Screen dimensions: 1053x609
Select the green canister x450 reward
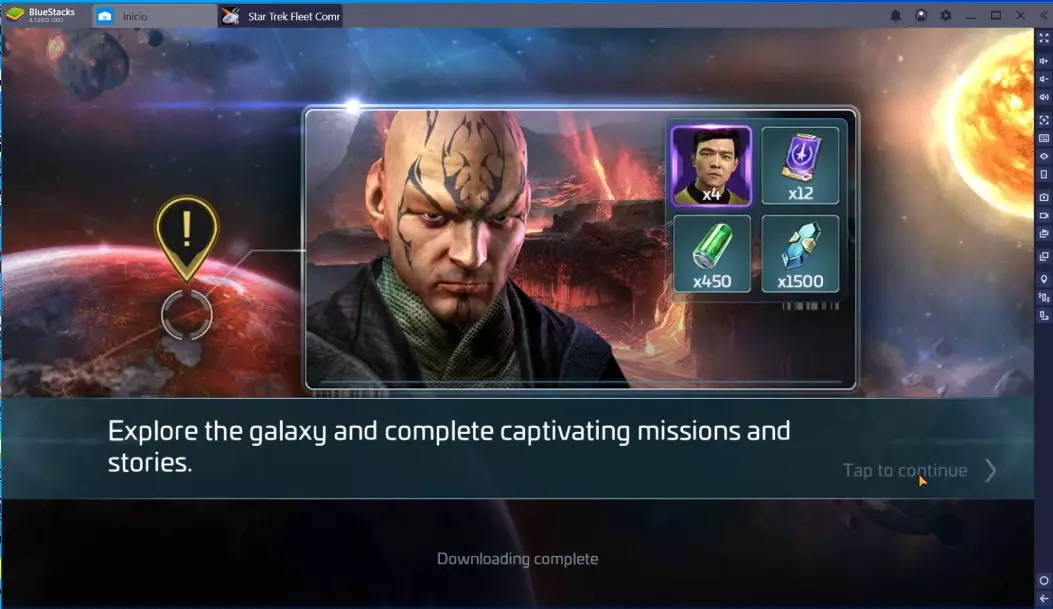click(711, 253)
